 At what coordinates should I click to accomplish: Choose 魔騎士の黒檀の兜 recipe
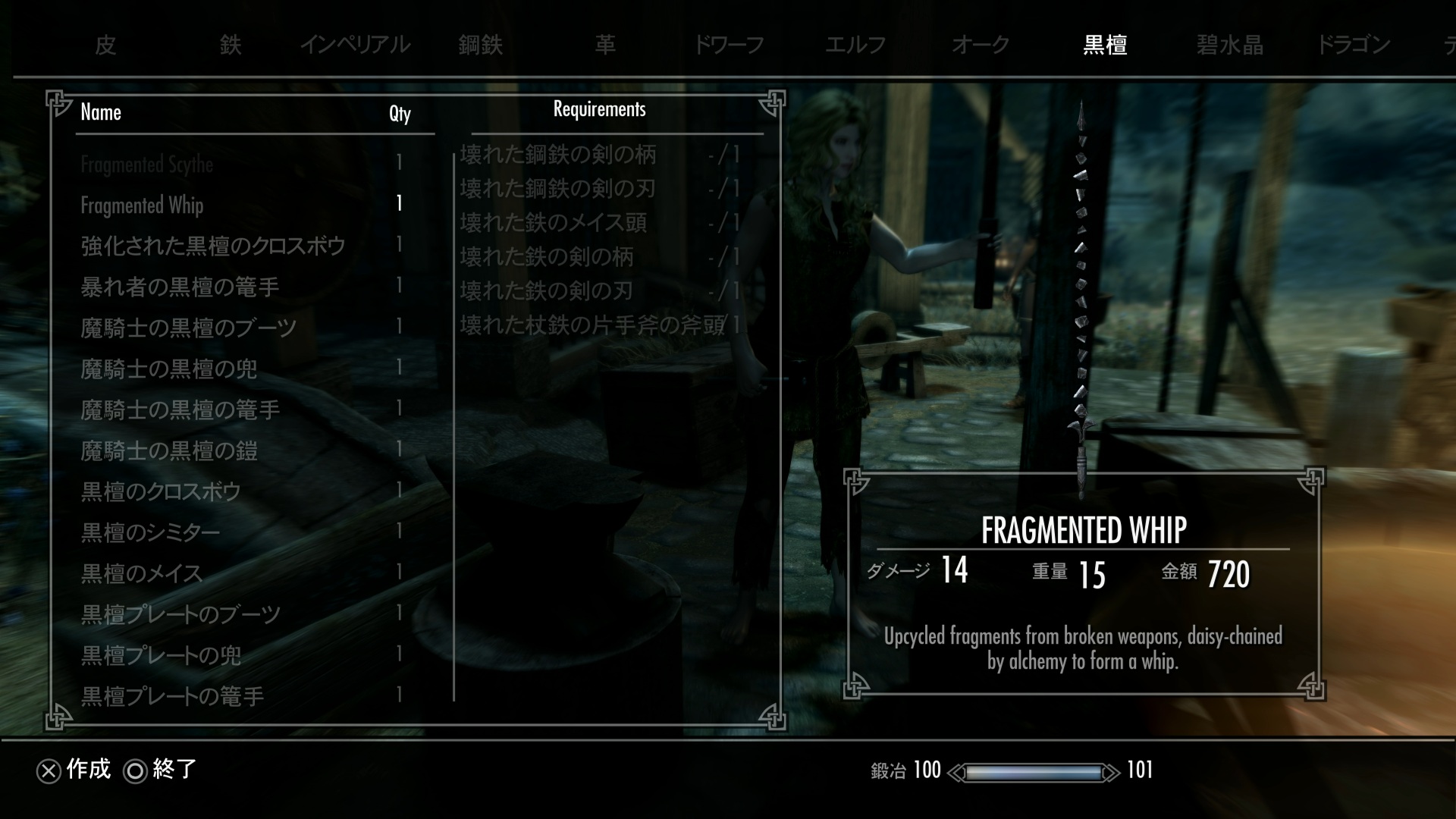pos(169,369)
